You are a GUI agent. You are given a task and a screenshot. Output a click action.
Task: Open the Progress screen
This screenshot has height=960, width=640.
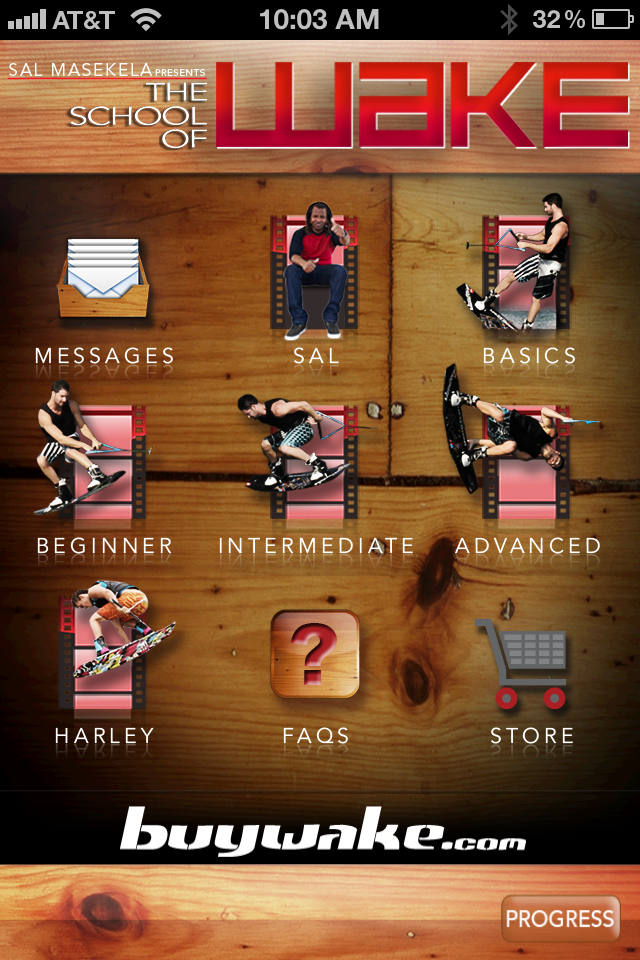click(x=560, y=919)
